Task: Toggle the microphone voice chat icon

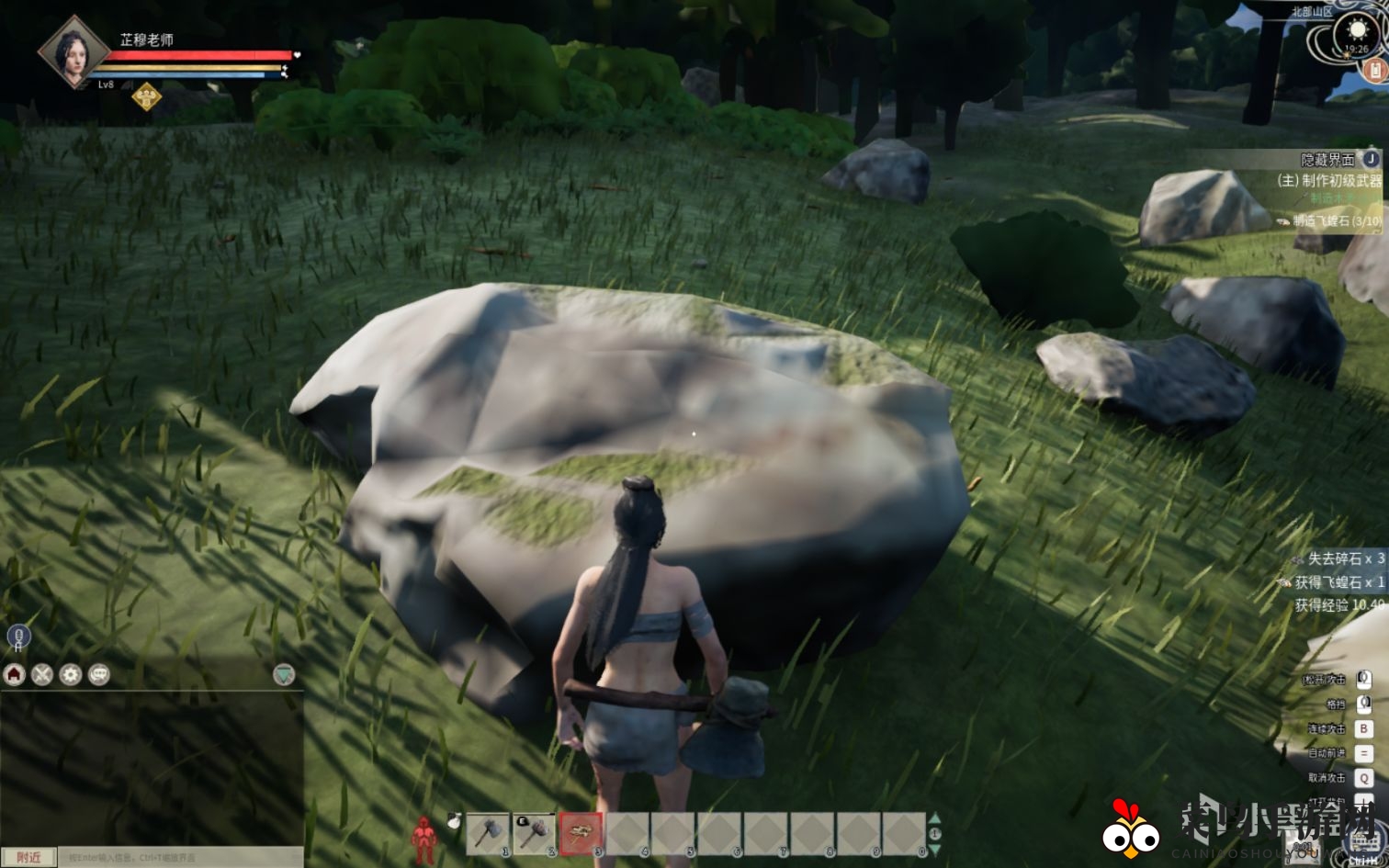Action: coord(17,636)
